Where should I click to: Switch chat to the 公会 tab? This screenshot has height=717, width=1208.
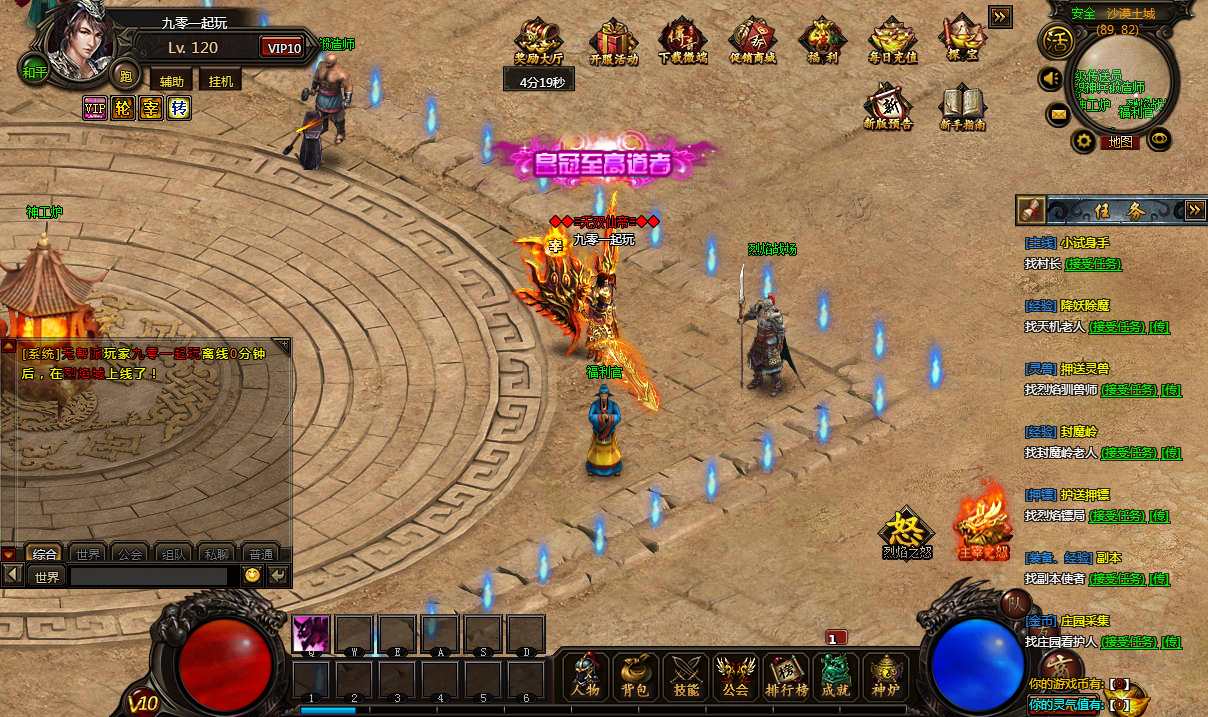(x=129, y=553)
